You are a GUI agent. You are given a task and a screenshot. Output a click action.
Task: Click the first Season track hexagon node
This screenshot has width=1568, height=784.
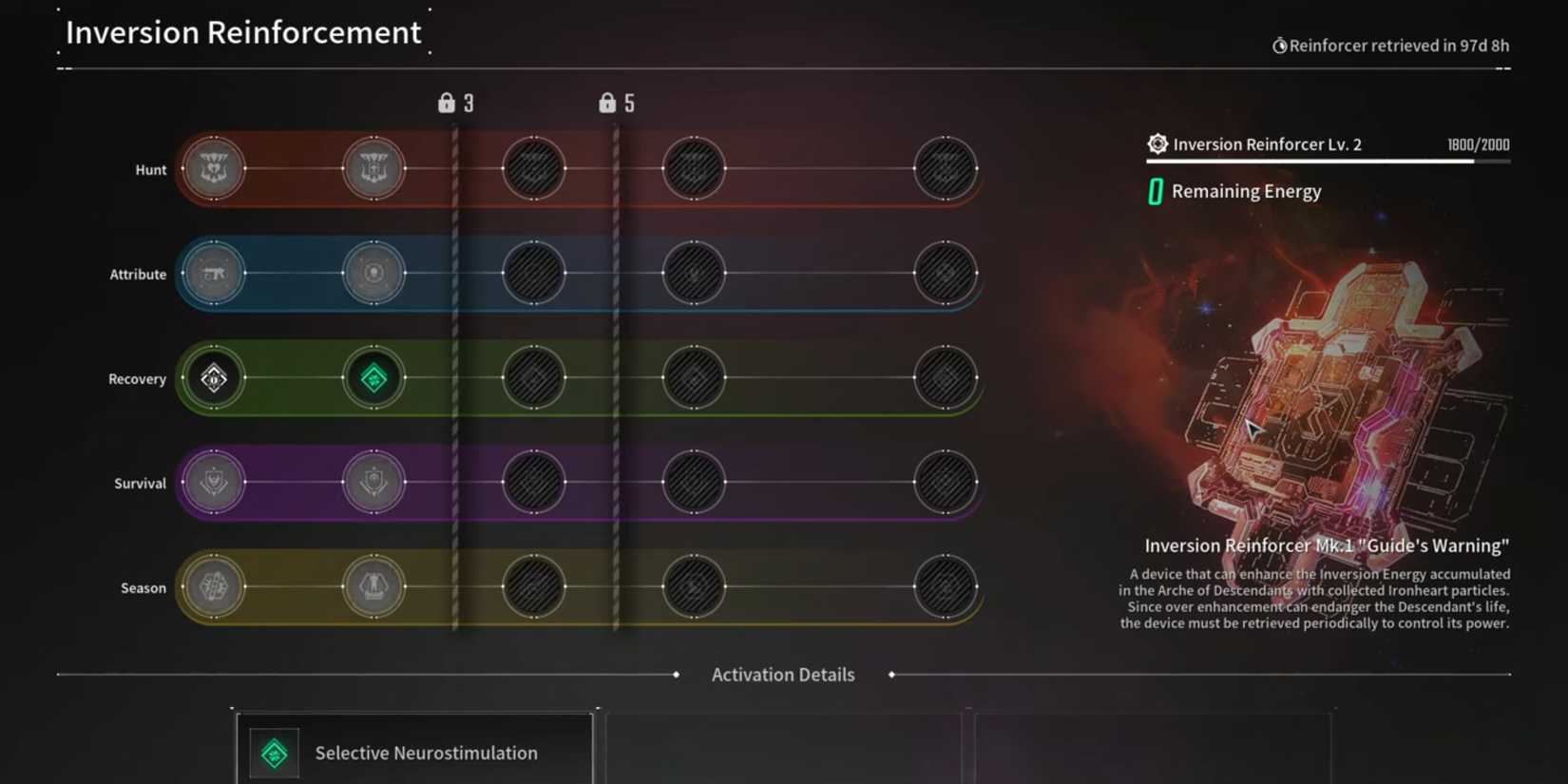point(214,587)
